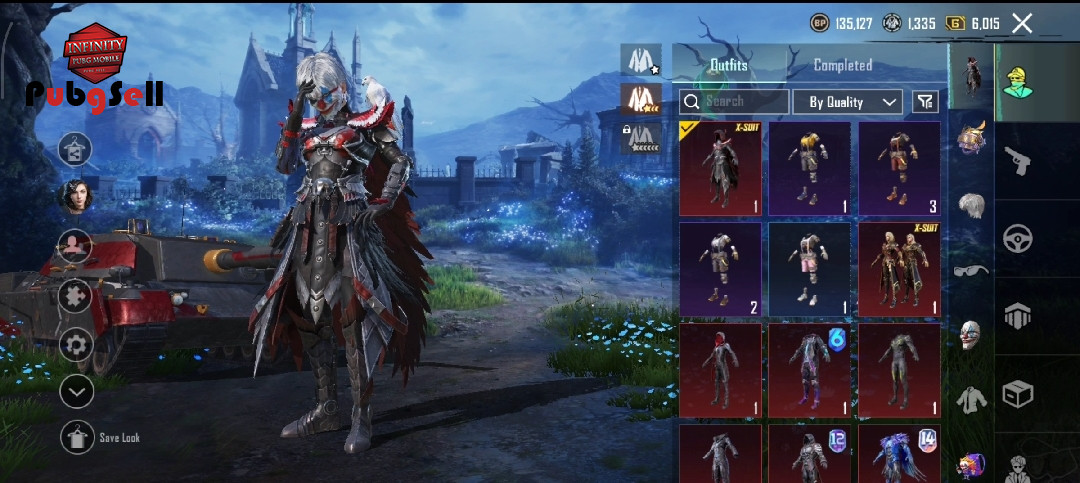
Task: Select the sunglasses accessory category
Action: (x=970, y=270)
